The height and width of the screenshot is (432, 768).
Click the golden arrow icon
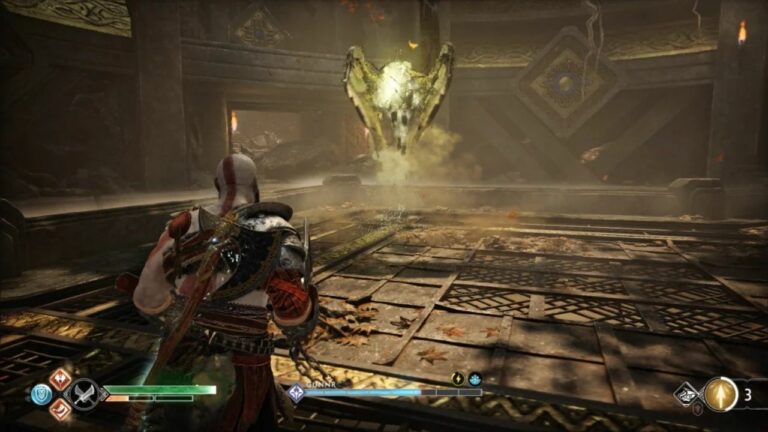coord(720,394)
